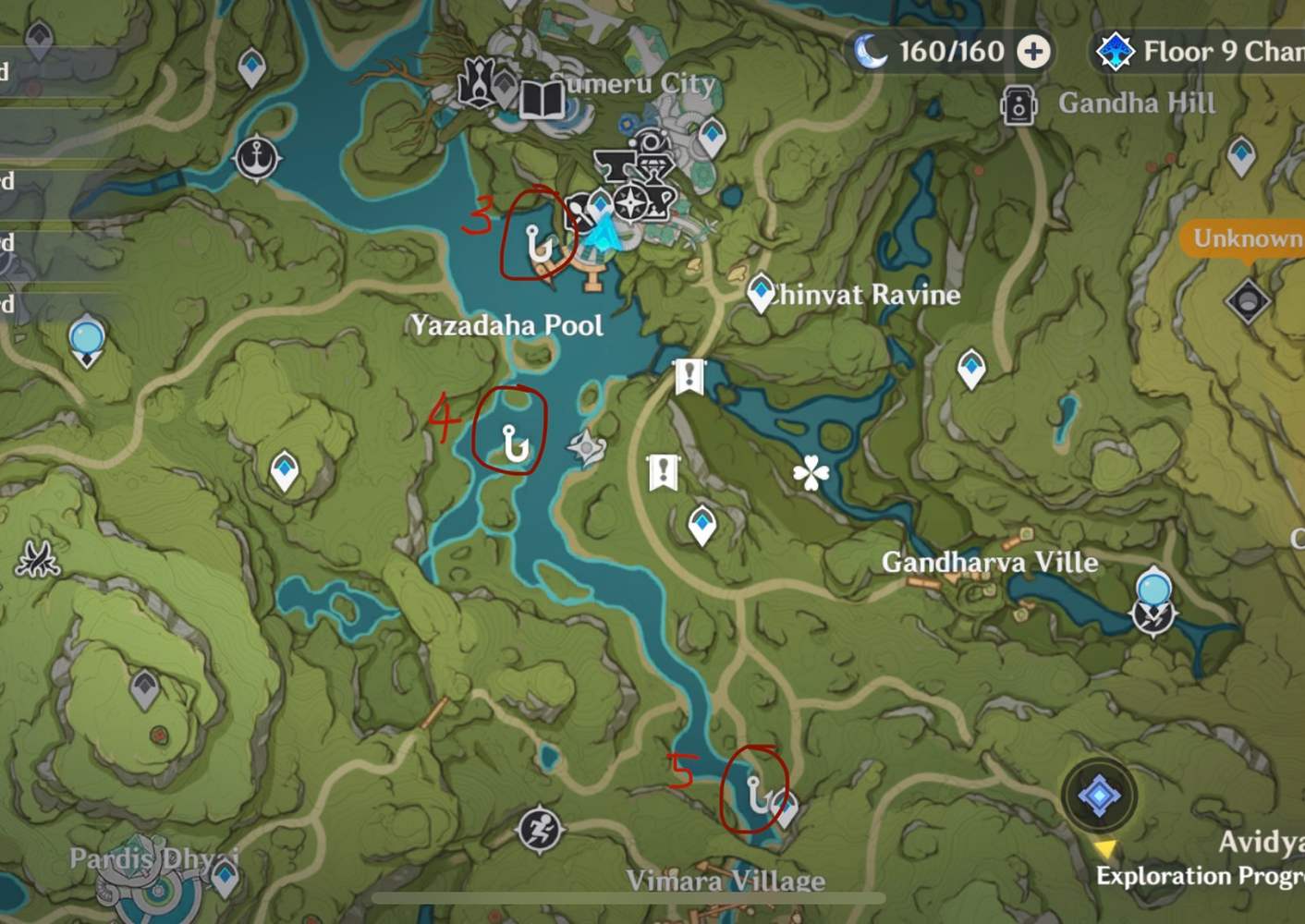Image resolution: width=1305 pixels, height=924 pixels.
Task: Click the four-pointed star marker near fishing spot 4
Action: pyautogui.click(x=586, y=446)
